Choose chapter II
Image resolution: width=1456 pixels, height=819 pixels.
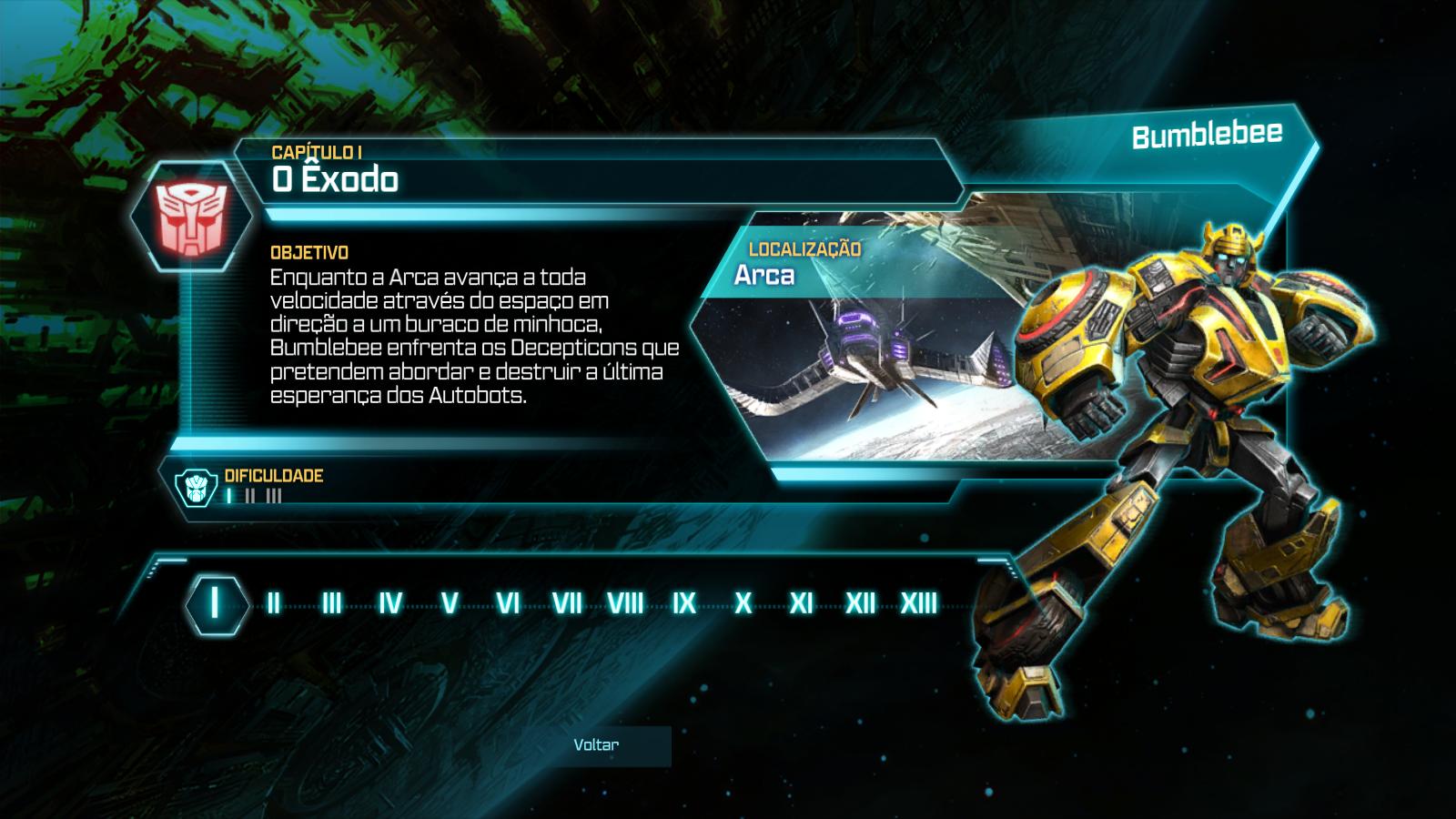point(273,602)
